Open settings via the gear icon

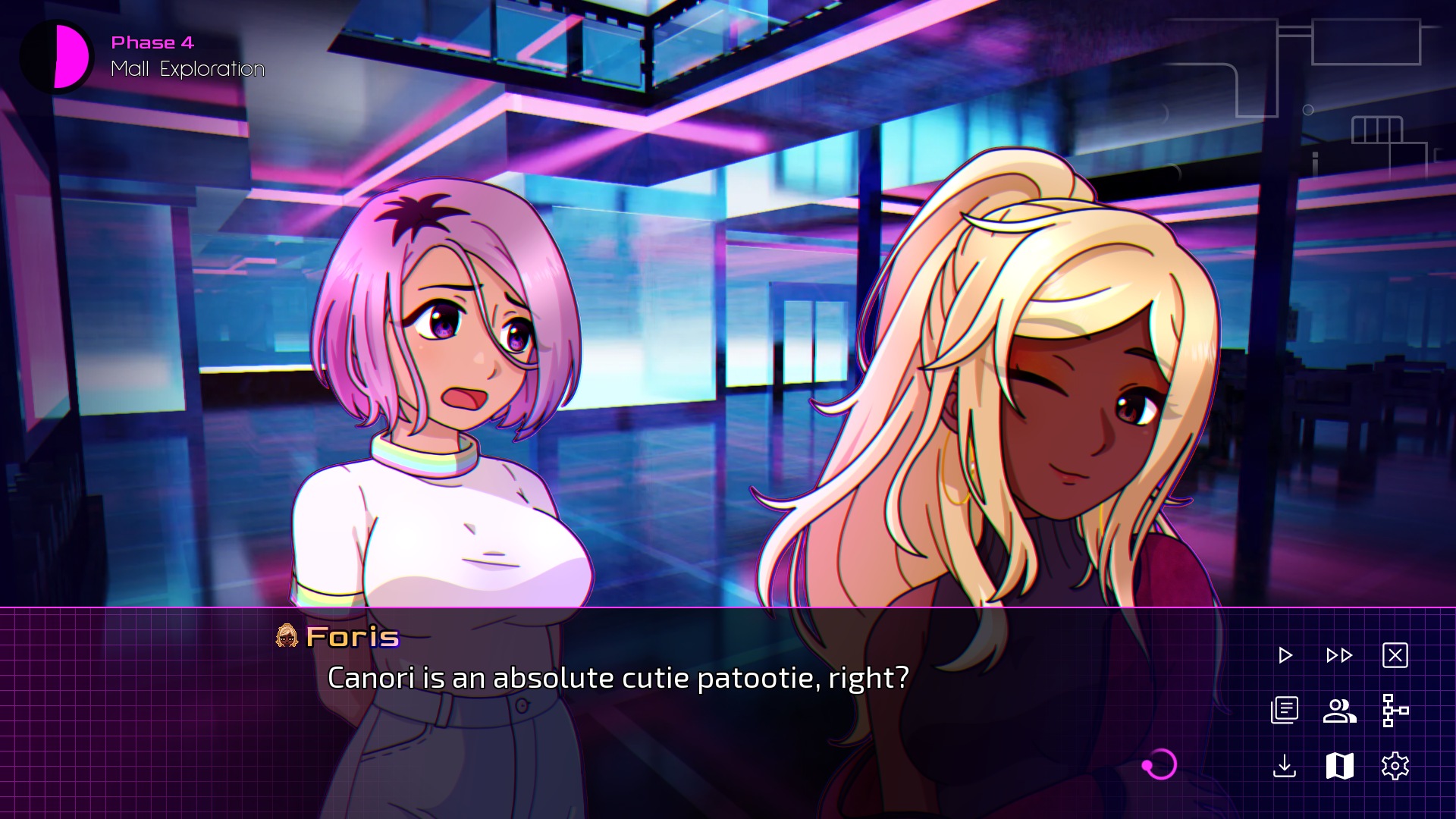1395,766
